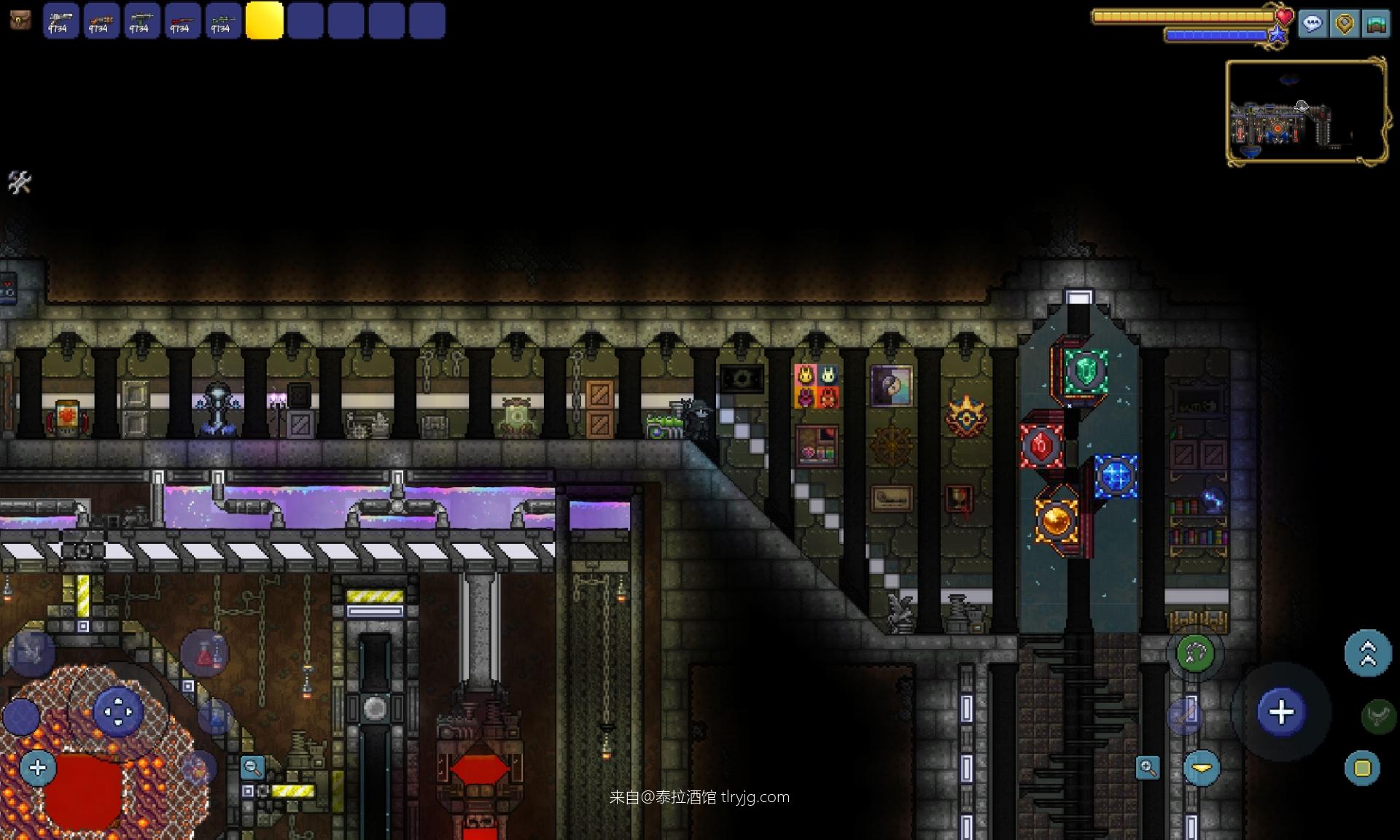Open the inventory bag
1400x840 pixels.
(20, 20)
